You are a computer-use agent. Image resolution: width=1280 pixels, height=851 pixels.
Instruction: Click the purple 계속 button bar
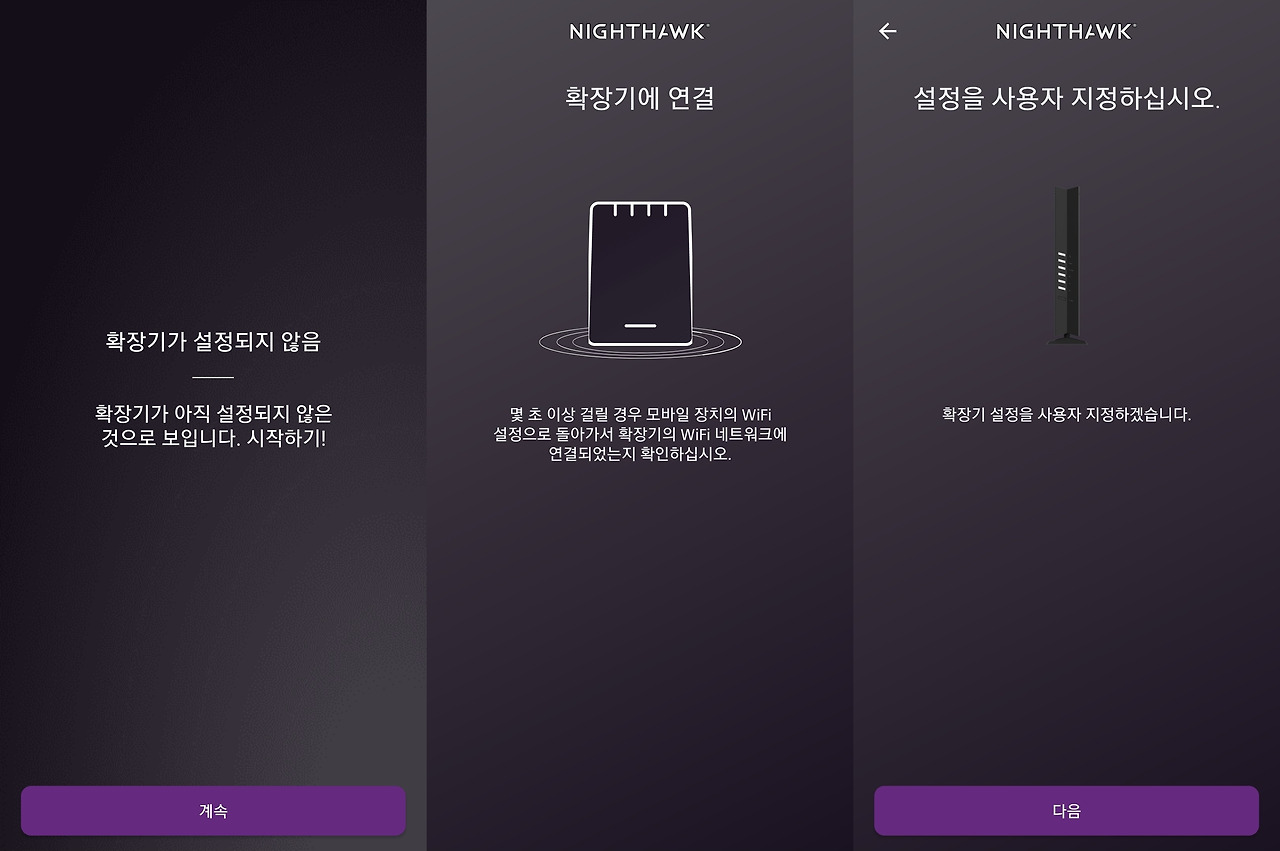coord(213,811)
